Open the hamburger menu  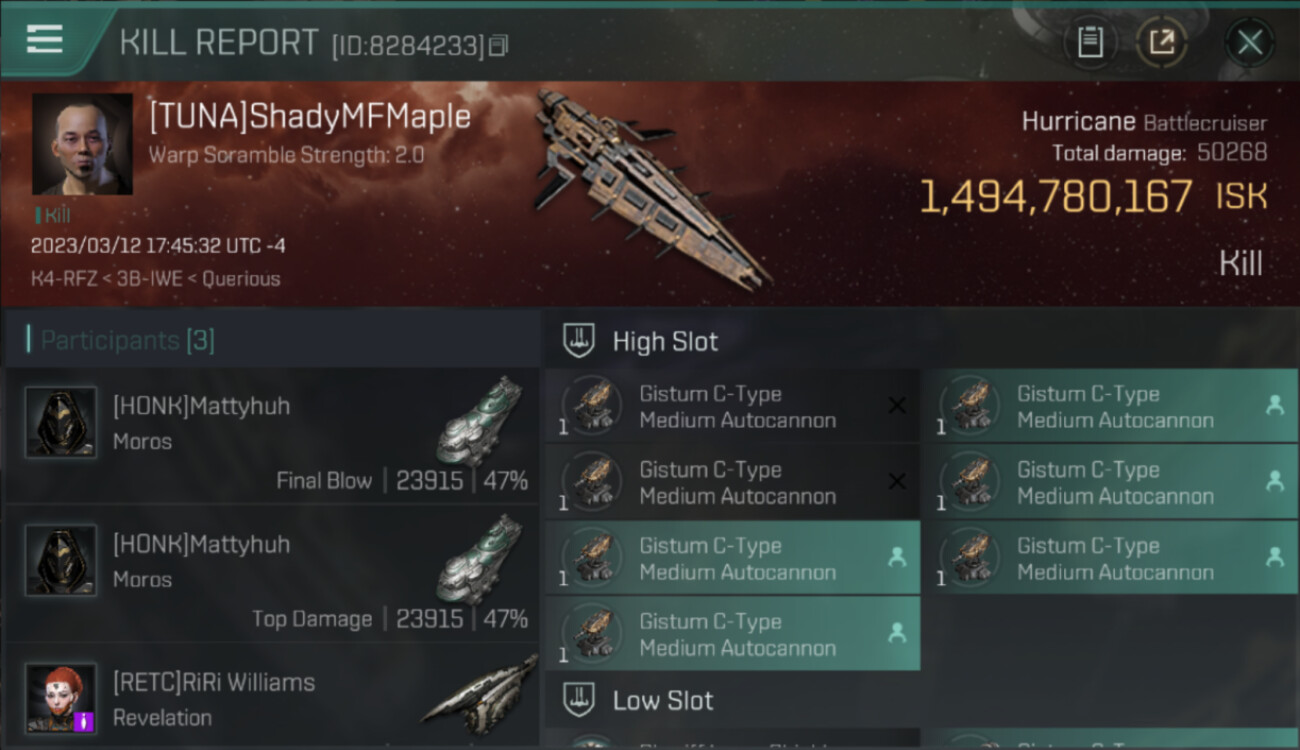[x=45, y=39]
